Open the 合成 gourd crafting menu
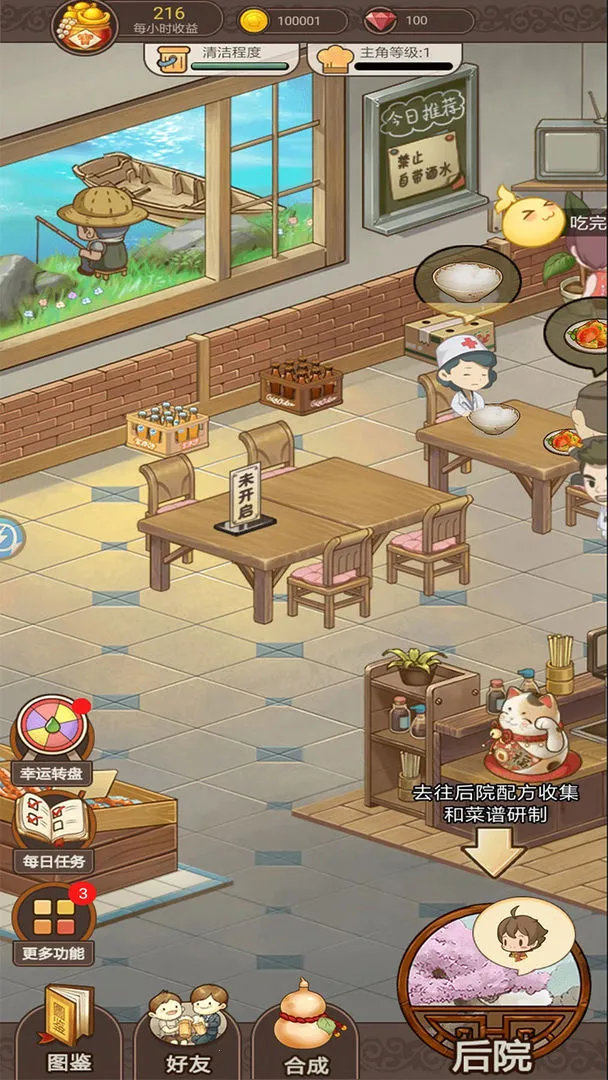The height and width of the screenshot is (1080, 608). (304, 1030)
